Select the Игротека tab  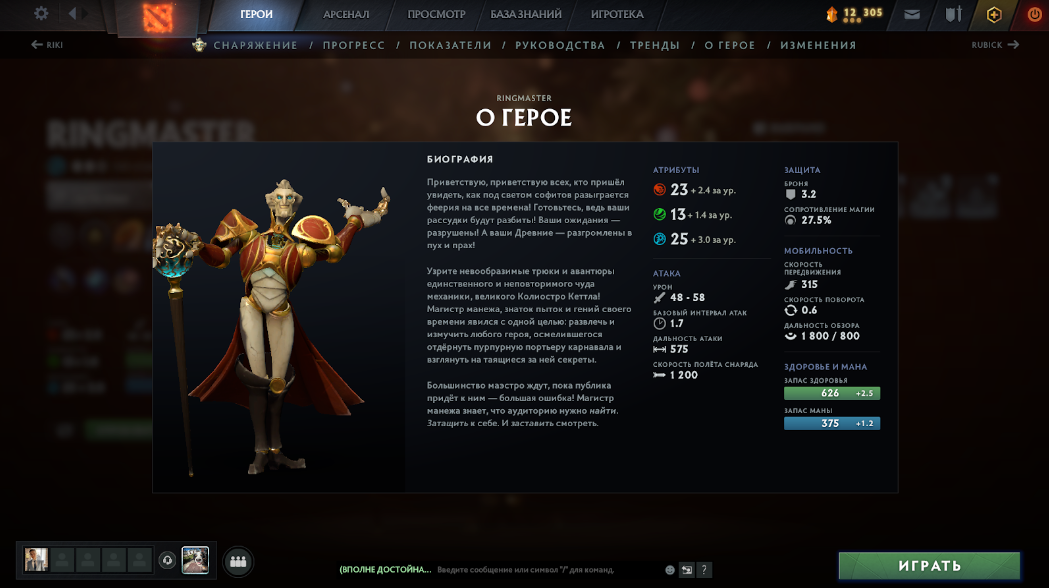[x=617, y=15]
